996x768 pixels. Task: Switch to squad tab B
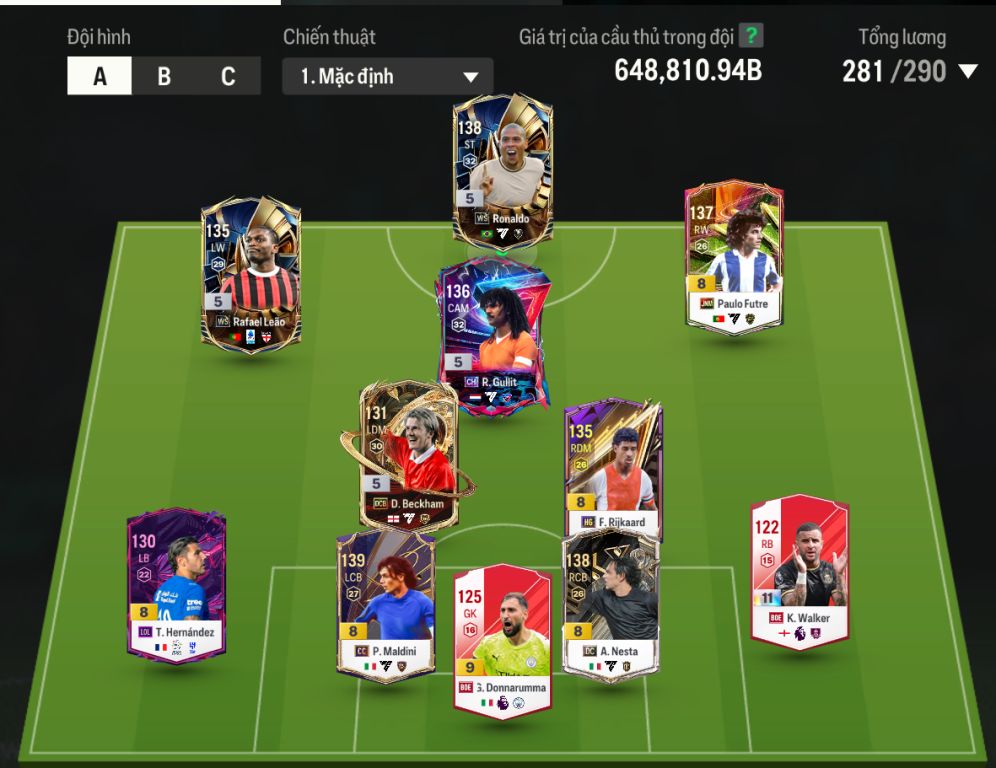(x=164, y=77)
